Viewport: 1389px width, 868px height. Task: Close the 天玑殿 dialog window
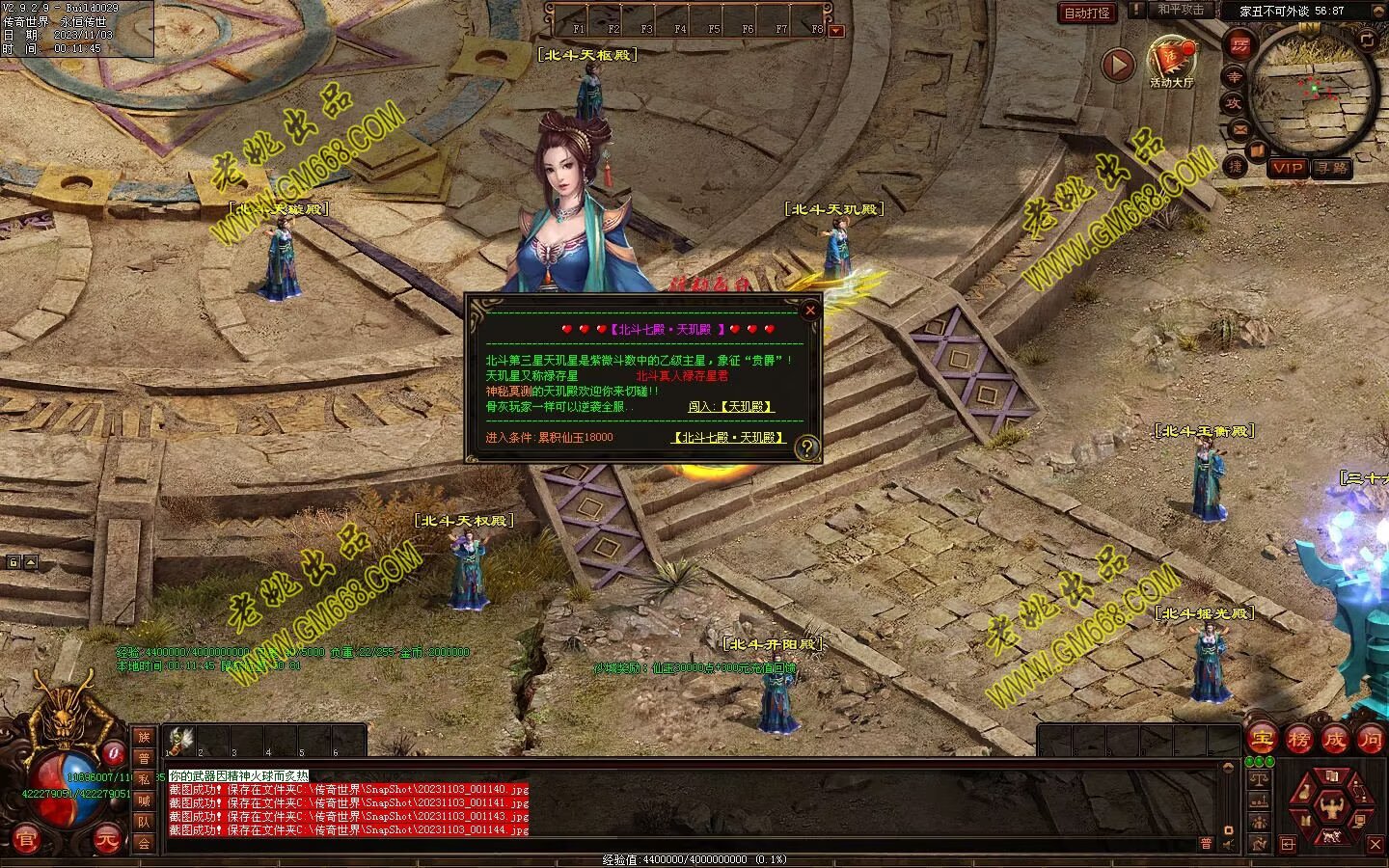pyautogui.click(x=810, y=310)
